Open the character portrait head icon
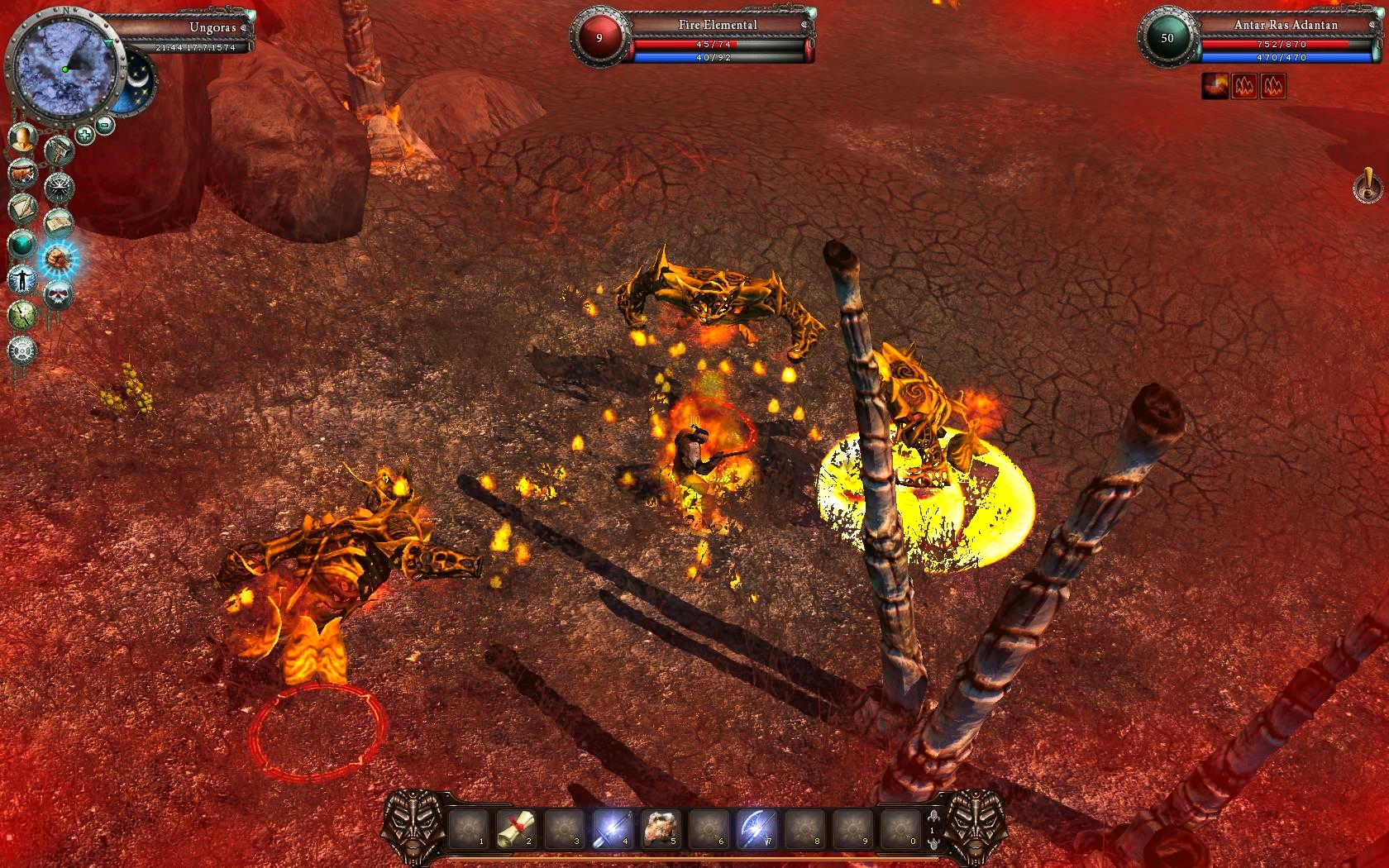 23,138
